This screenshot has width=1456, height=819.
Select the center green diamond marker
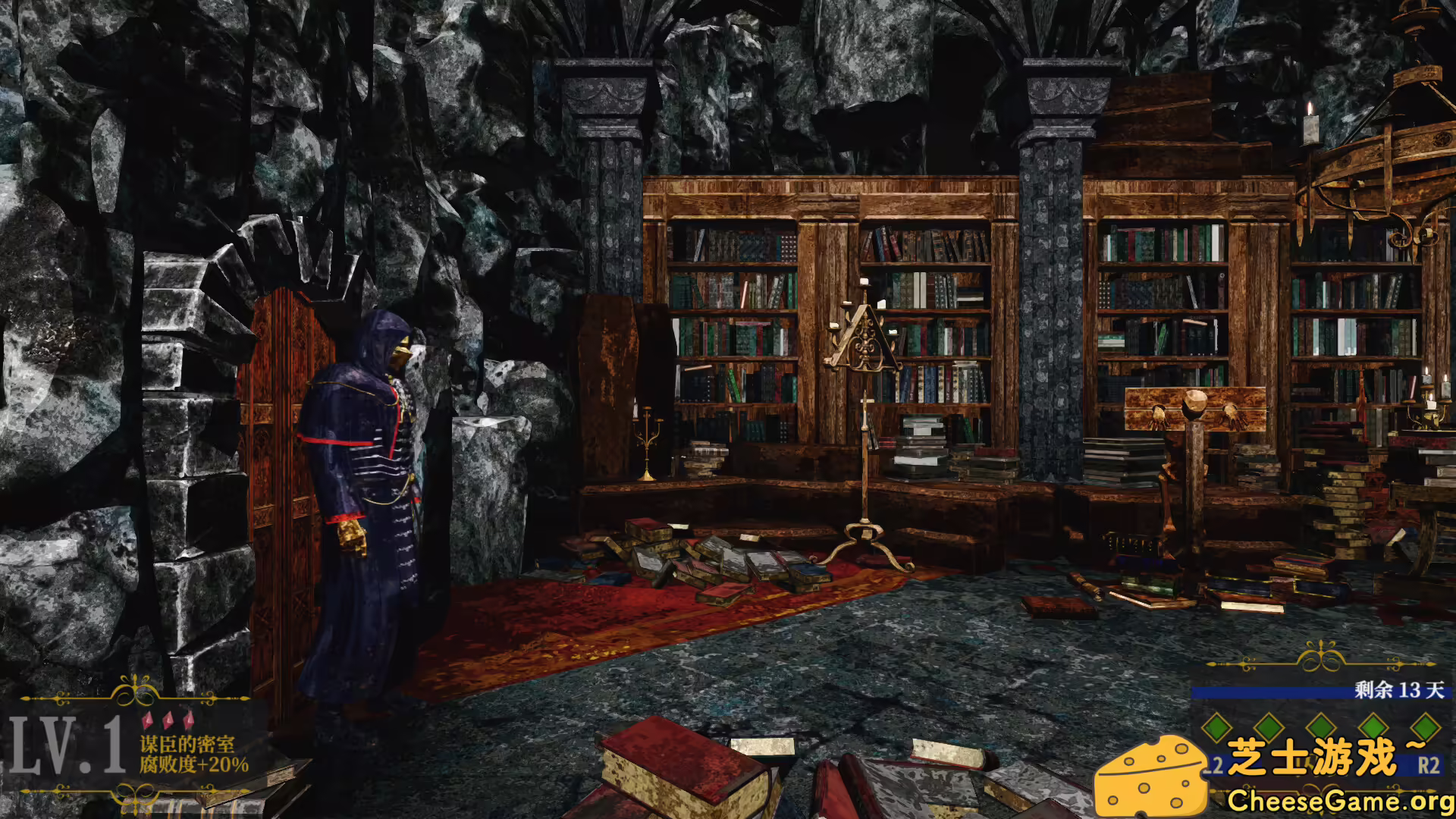point(1322,726)
